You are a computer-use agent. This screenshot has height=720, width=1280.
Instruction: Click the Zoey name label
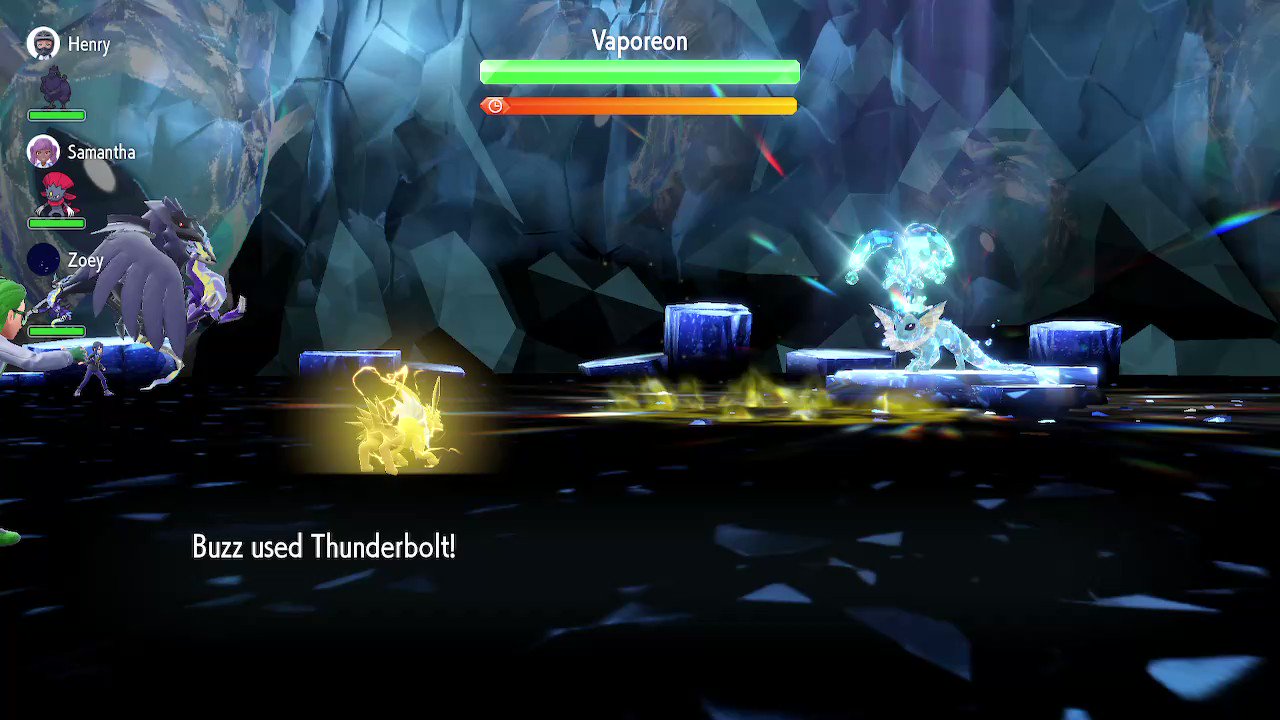coord(84,260)
